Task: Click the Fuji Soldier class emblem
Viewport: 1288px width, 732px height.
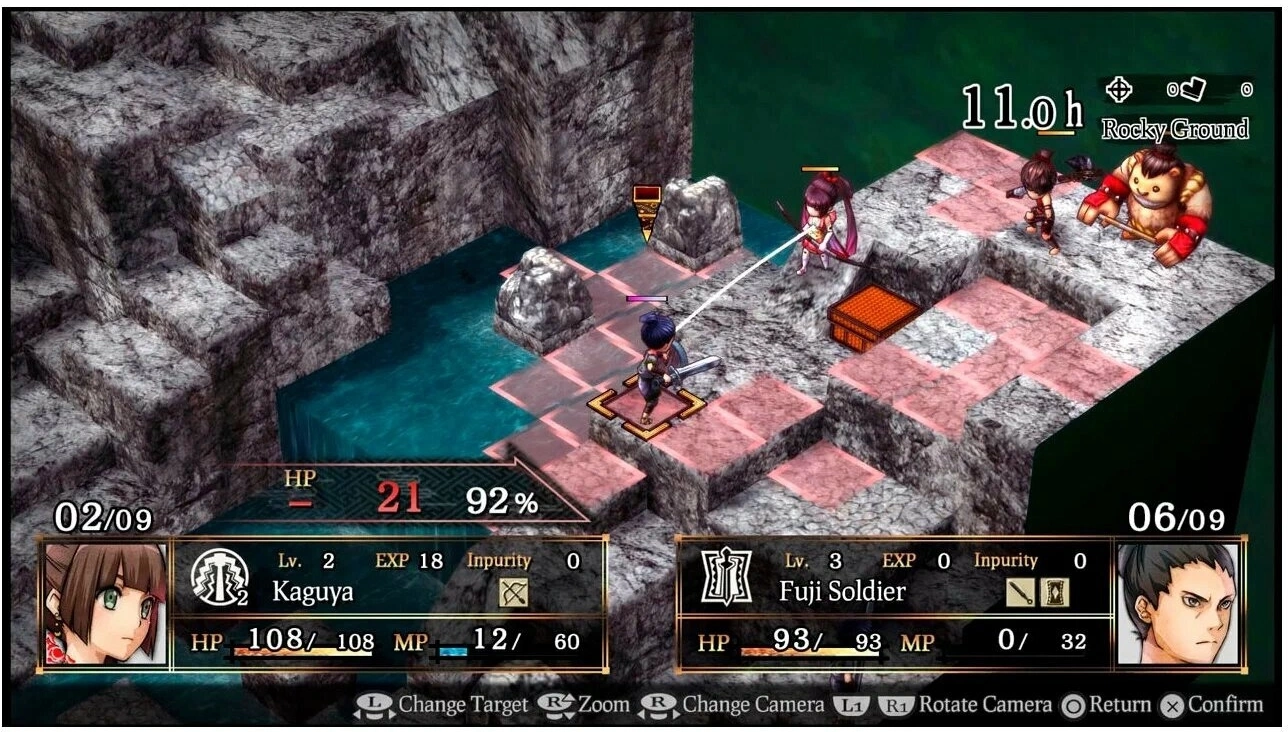Action: click(726, 577)
